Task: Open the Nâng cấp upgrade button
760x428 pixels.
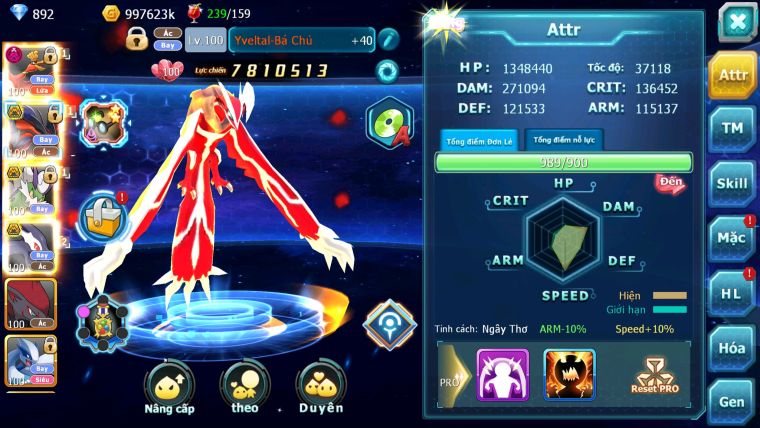Action: pyautogui.click(x=169, y=387)
